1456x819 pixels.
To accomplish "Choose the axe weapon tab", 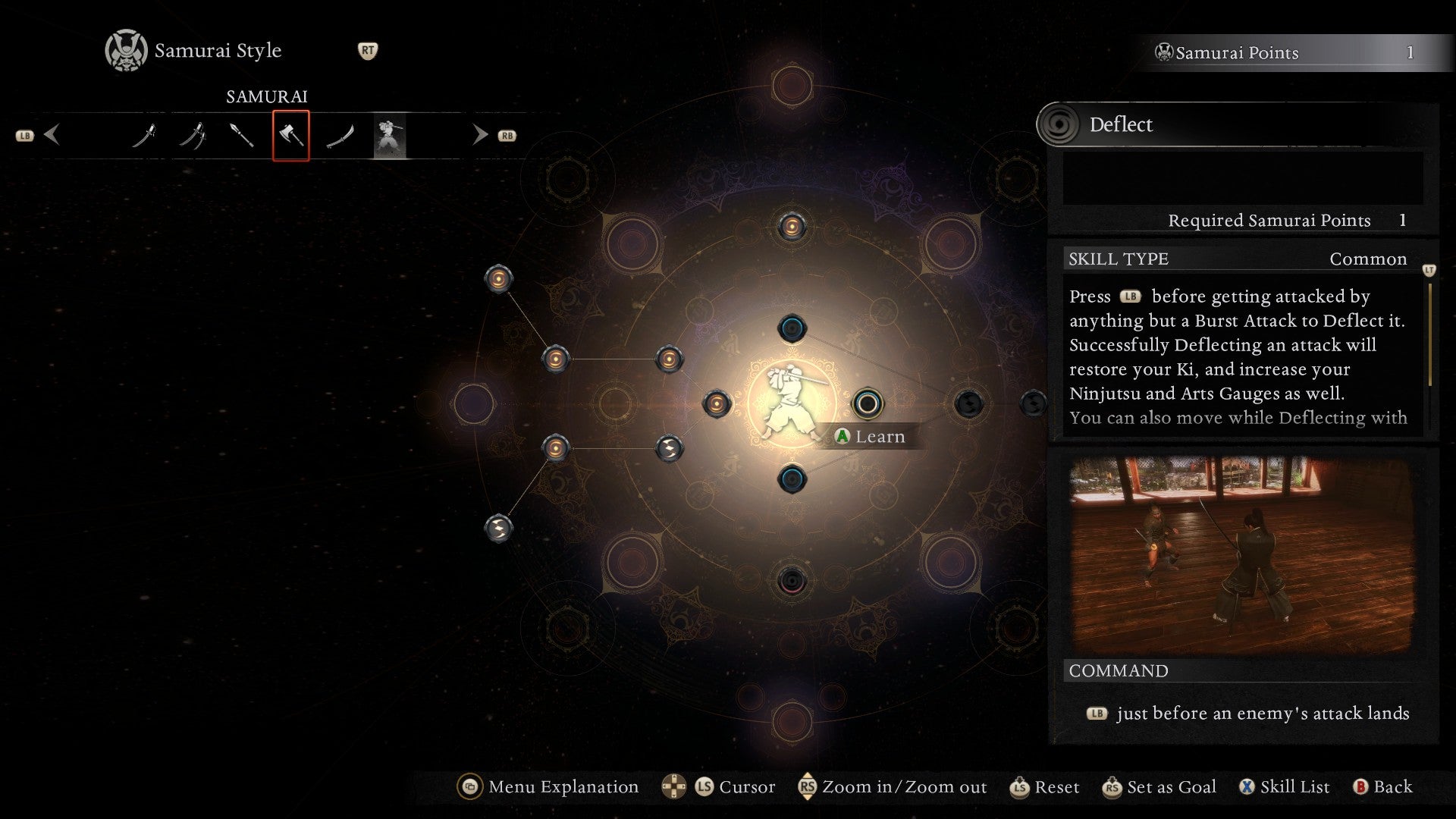I will pyautogui.click(x=291, y=136).
